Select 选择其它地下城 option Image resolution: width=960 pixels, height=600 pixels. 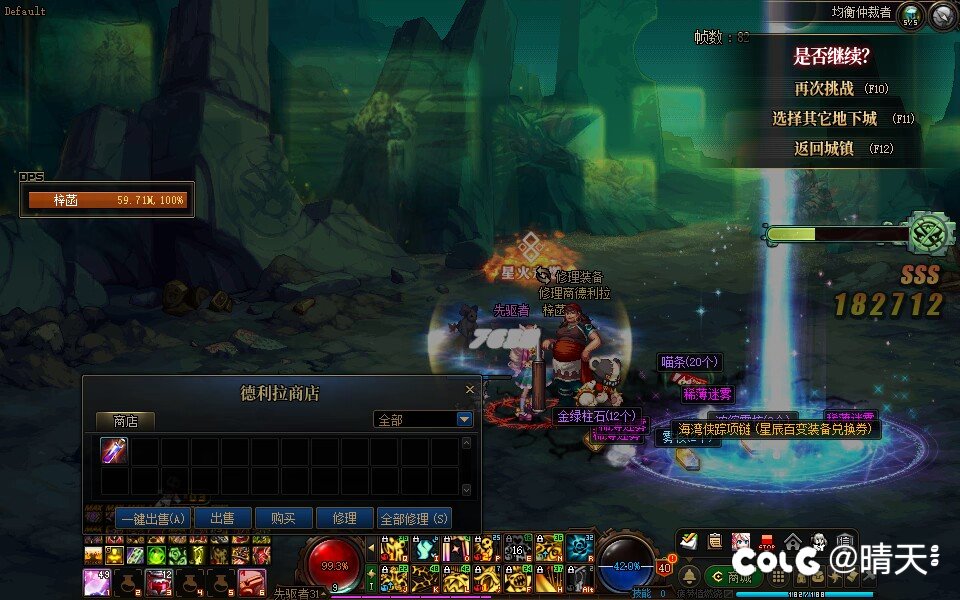coord(824,119)
